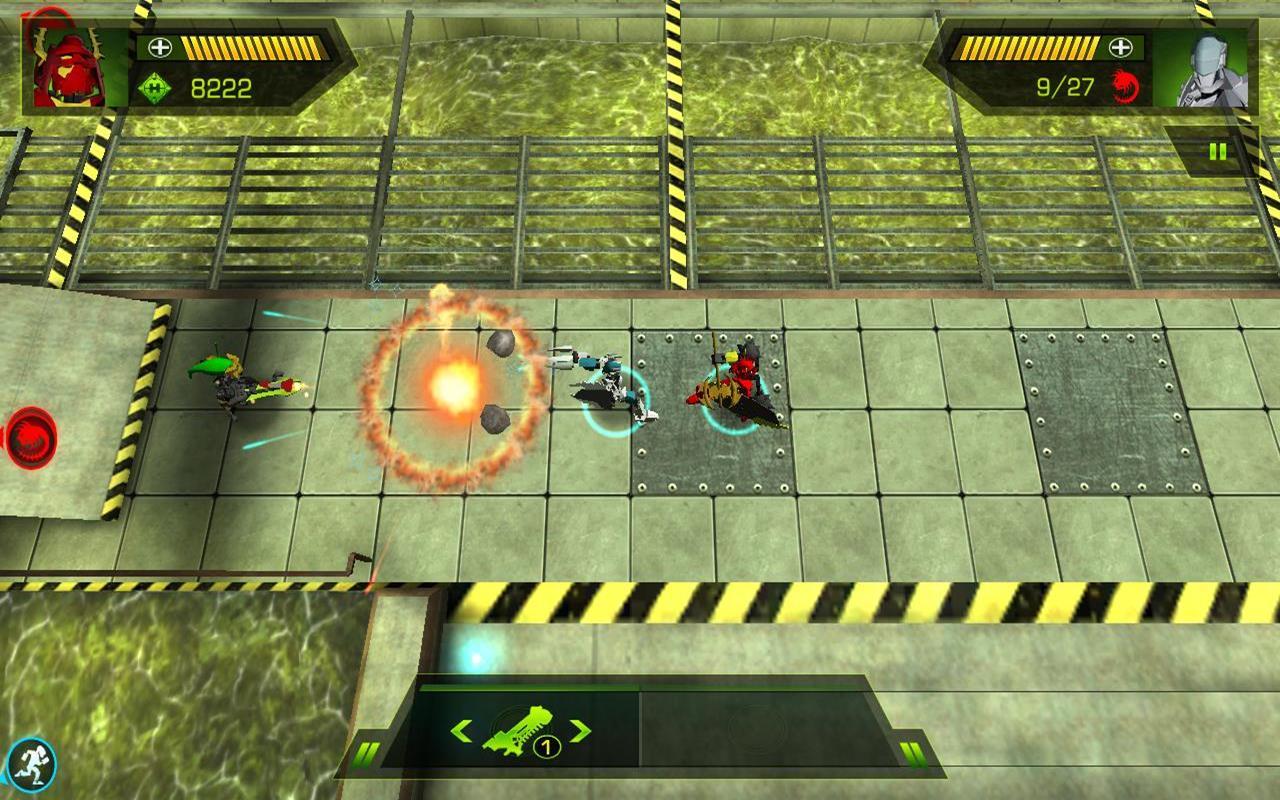The width and height of the screenshot is (1280, 800).
Task: Click the red dragon emblem button
Action: [32, 438]
